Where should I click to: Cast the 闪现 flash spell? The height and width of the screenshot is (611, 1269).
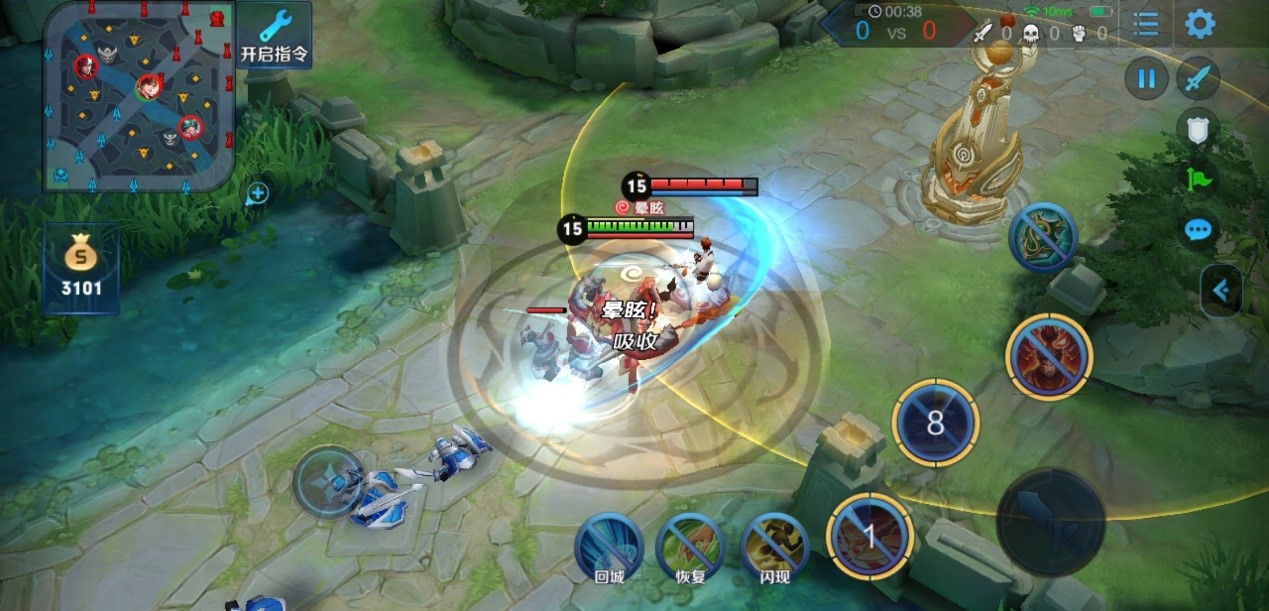774,545
